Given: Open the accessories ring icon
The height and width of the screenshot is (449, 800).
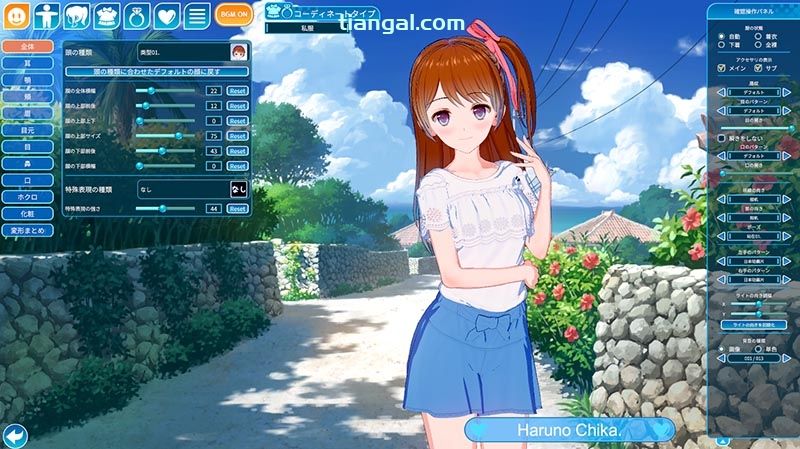Looking at the screenshot, I should coord(136,15).
